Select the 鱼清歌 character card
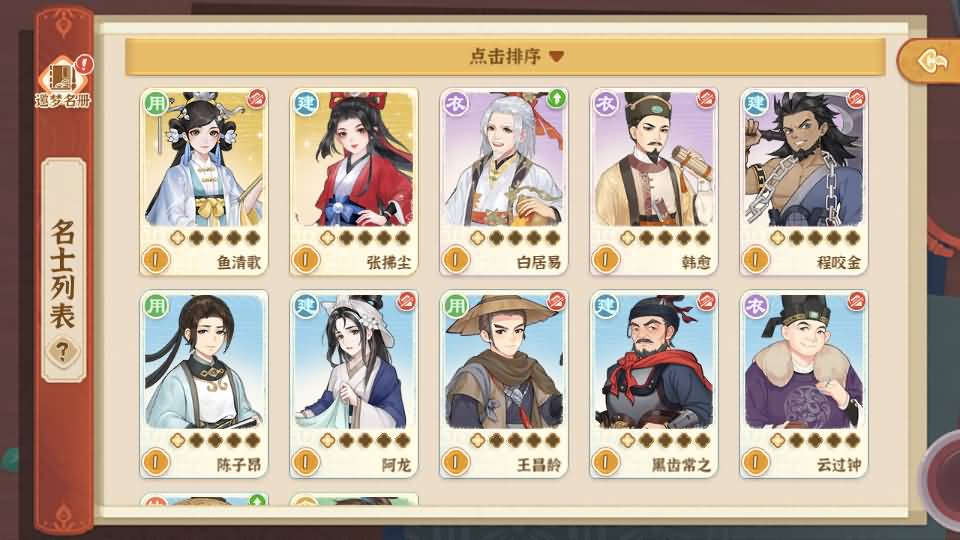The width and height of the screenshot is (960, 540). pos(204,180)
